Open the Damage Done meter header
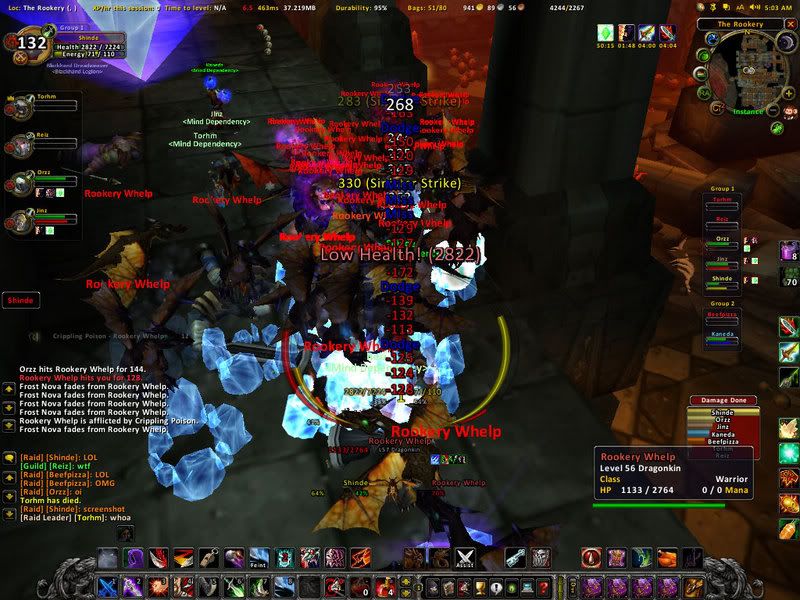The height and width of the screenshot is (600, 800). pos(723,401)
